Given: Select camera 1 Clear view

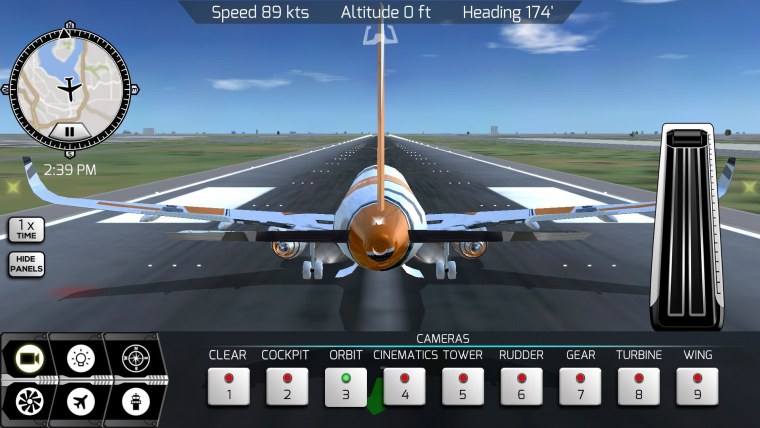Looking at the screenshot, I should [228, 386].
